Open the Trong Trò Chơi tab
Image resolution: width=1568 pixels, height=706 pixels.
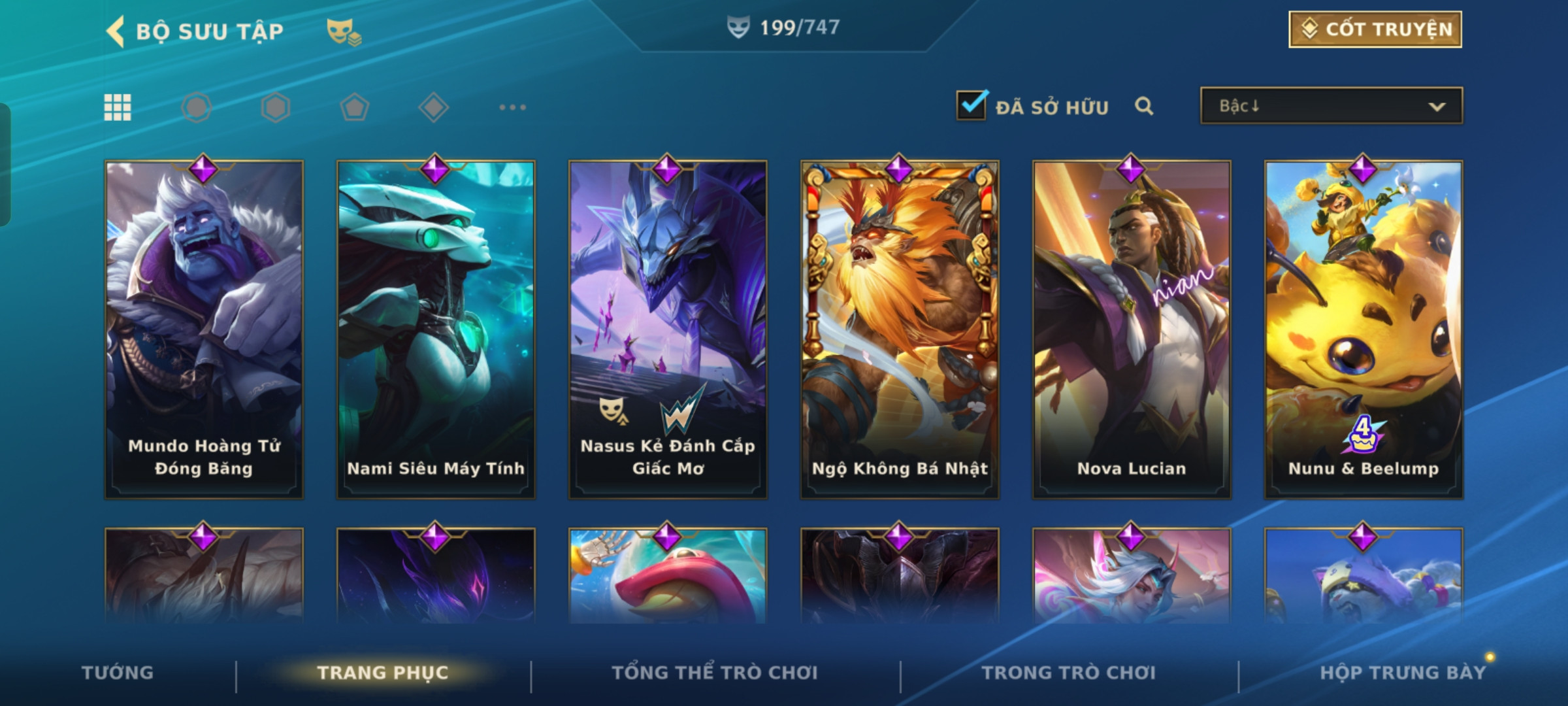point(1069,673)
